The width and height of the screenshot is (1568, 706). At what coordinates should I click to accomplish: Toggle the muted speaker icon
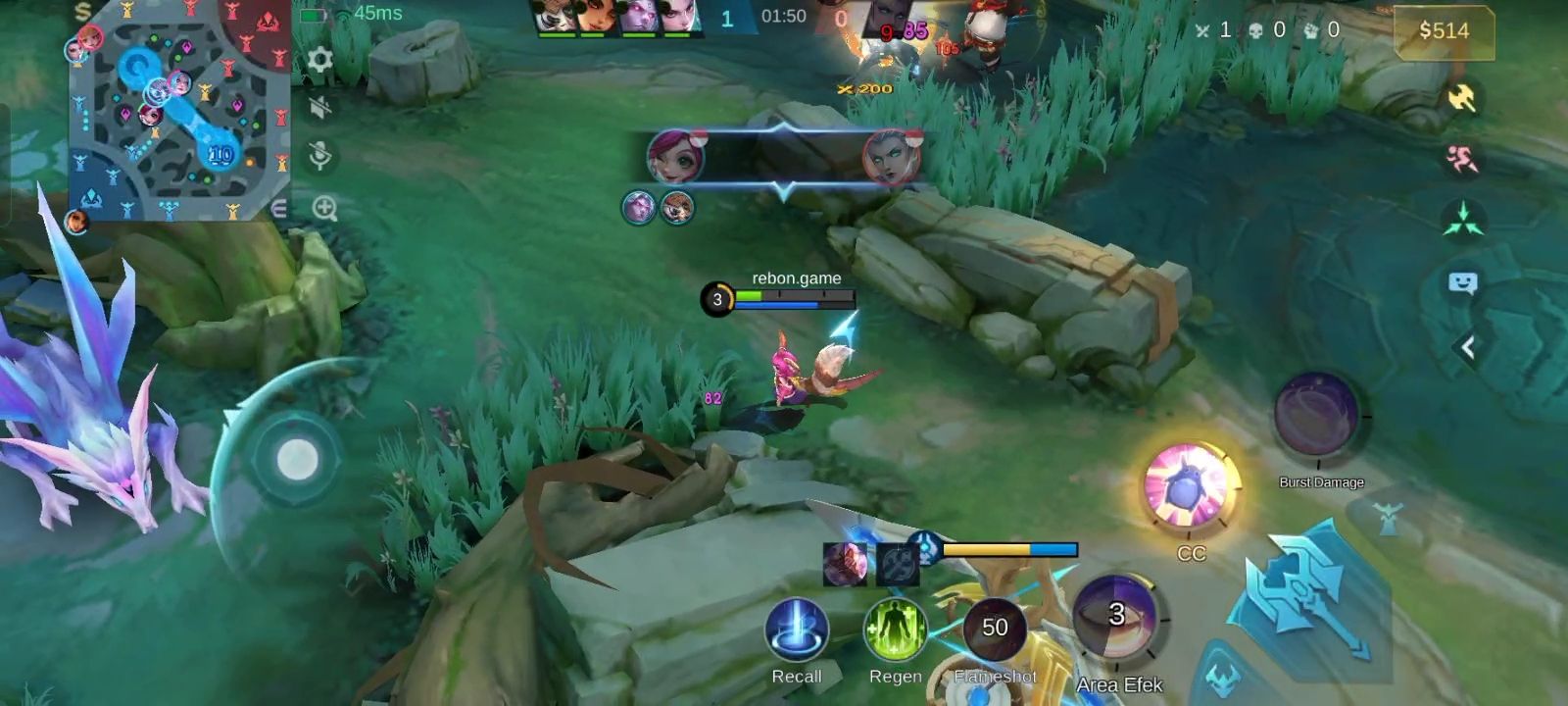point(319,107)
